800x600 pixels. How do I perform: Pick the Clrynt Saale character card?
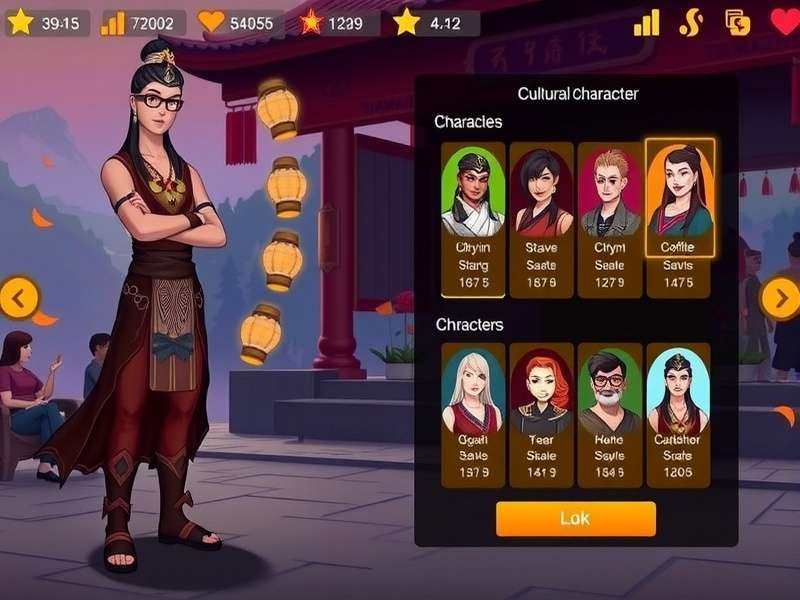click(x=609, y=220)
